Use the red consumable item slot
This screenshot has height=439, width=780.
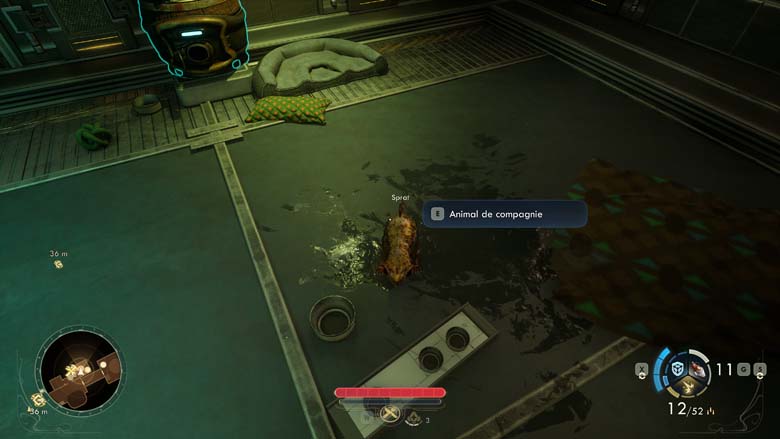[x=697, y=371]
